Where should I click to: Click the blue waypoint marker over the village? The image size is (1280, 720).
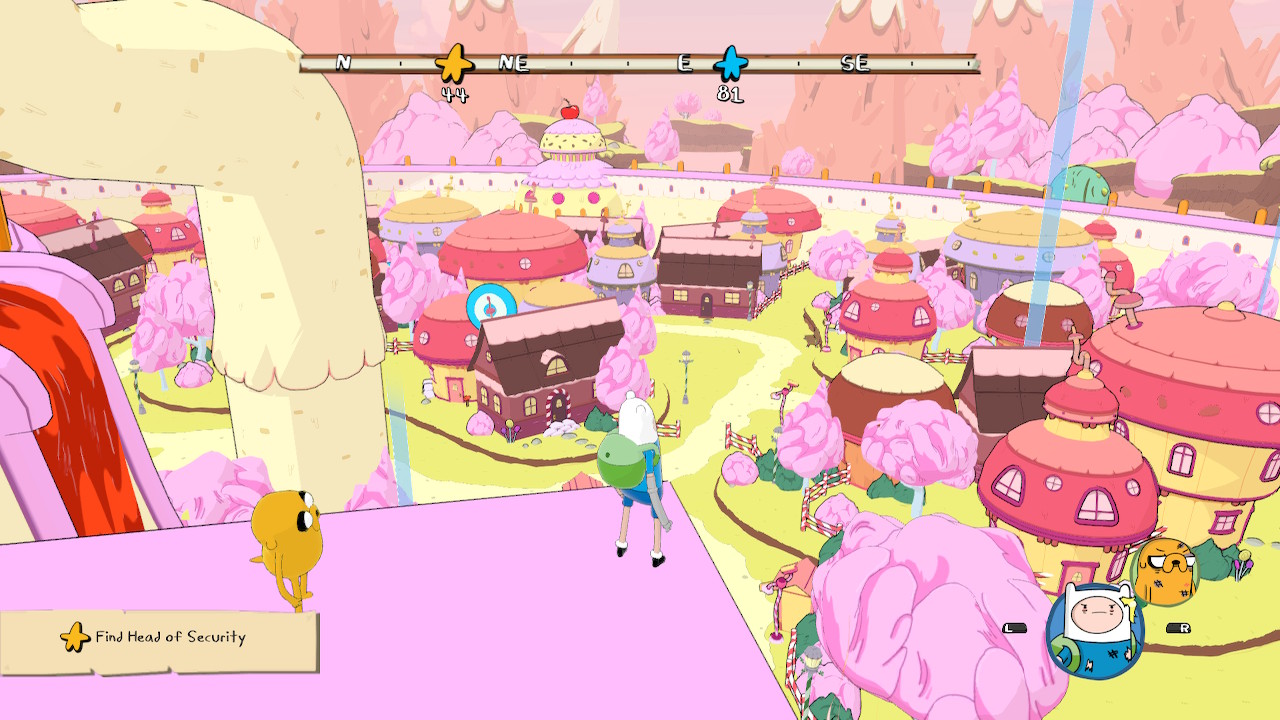(491, 306)
